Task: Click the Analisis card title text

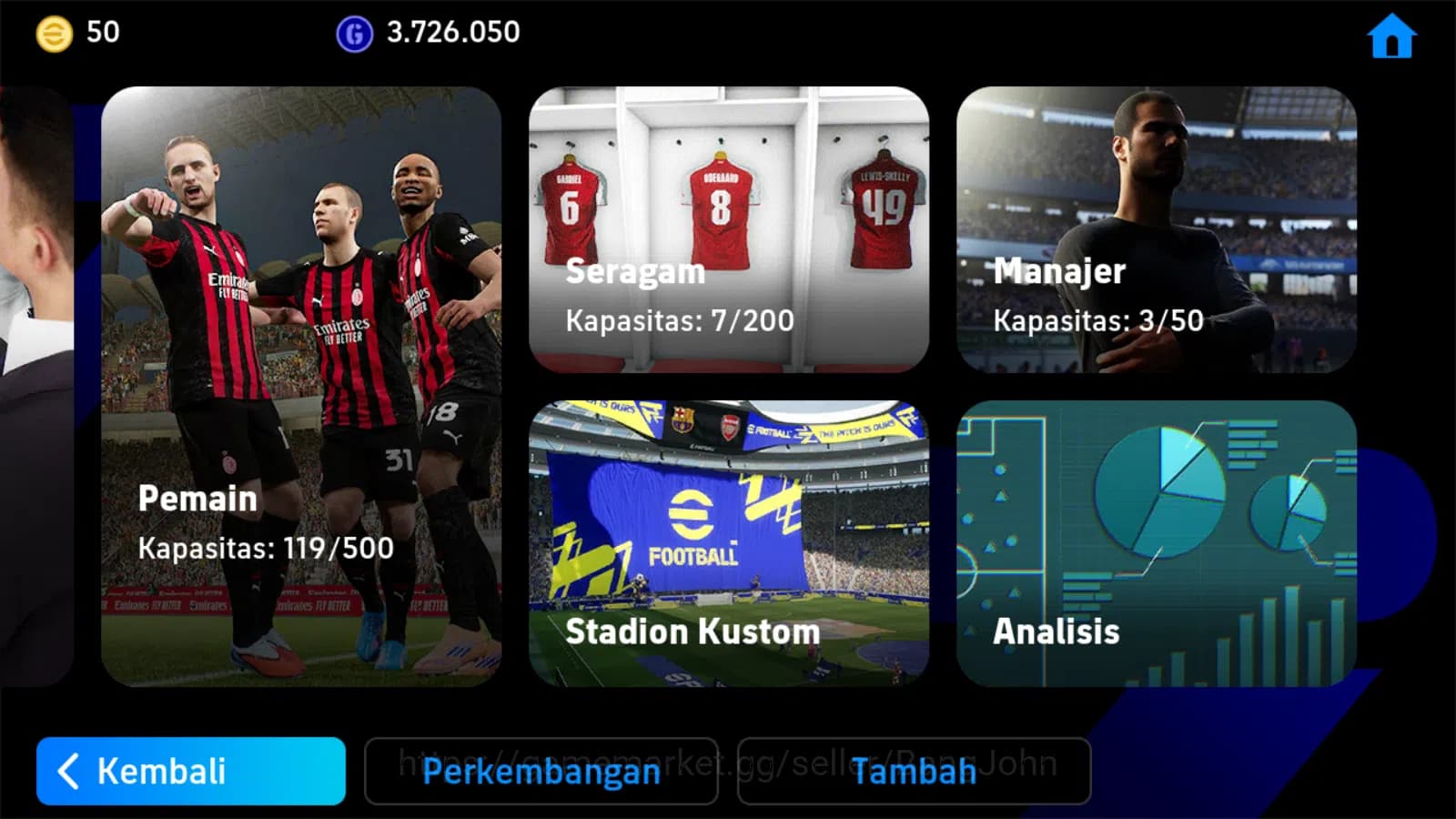Action: click(x=1057, y=631)
